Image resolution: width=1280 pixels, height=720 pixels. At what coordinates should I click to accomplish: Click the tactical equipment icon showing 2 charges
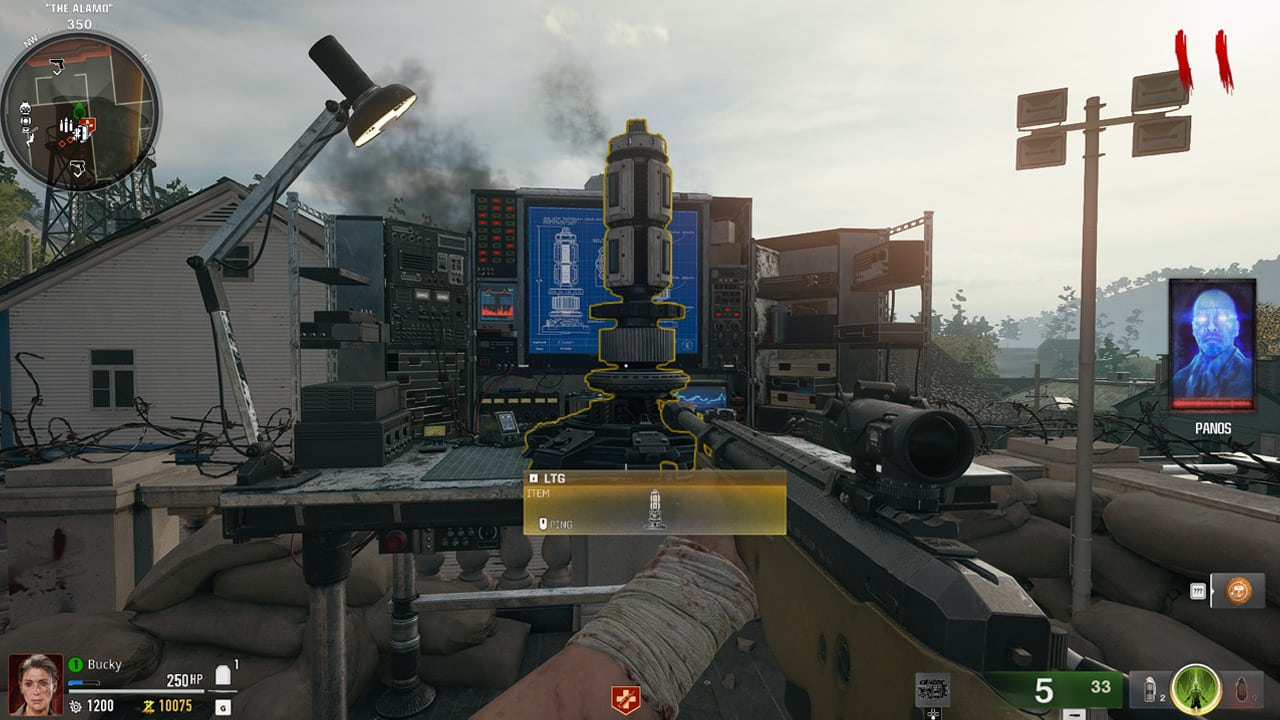1150,688
